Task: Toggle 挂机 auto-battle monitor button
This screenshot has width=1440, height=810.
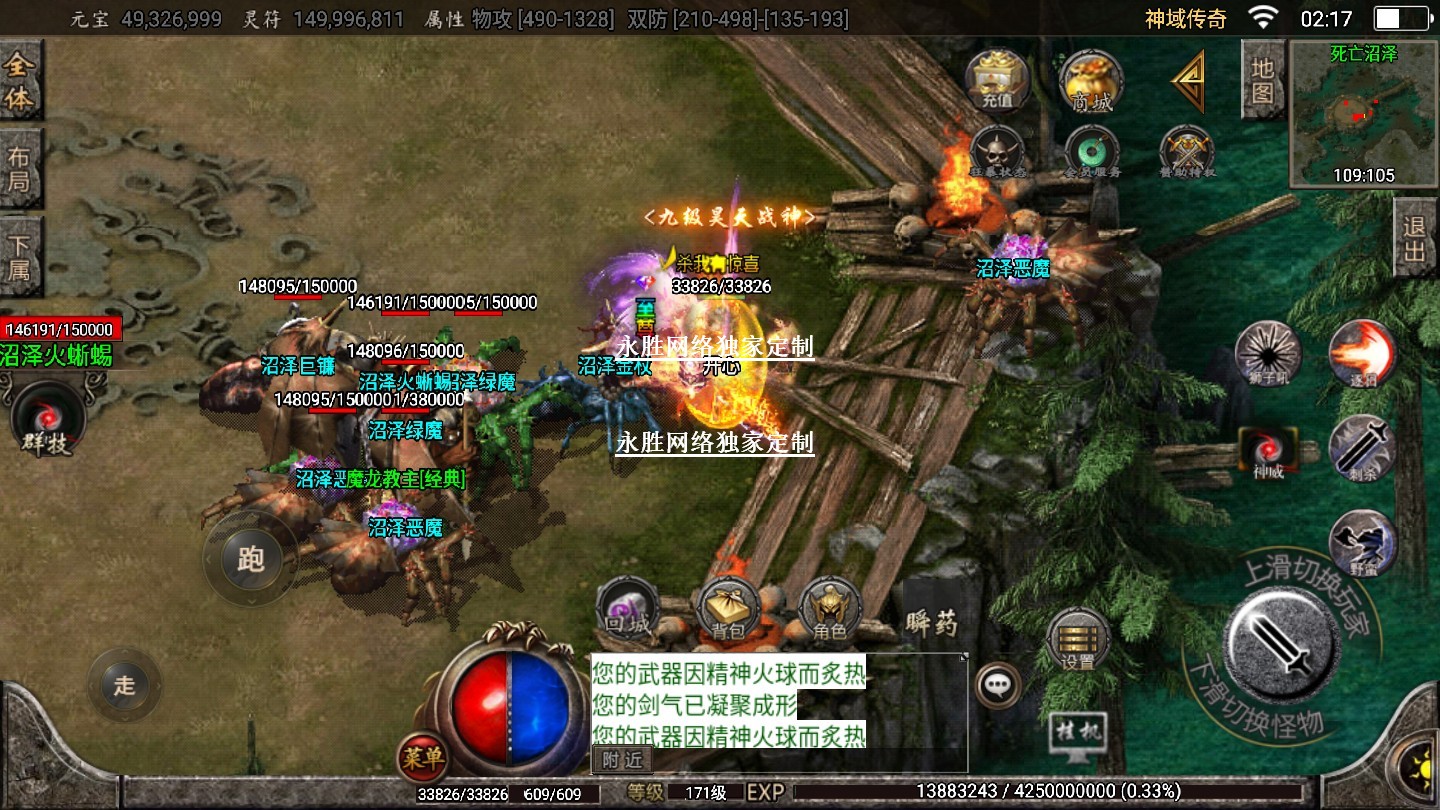Action: coord(1079,735)
